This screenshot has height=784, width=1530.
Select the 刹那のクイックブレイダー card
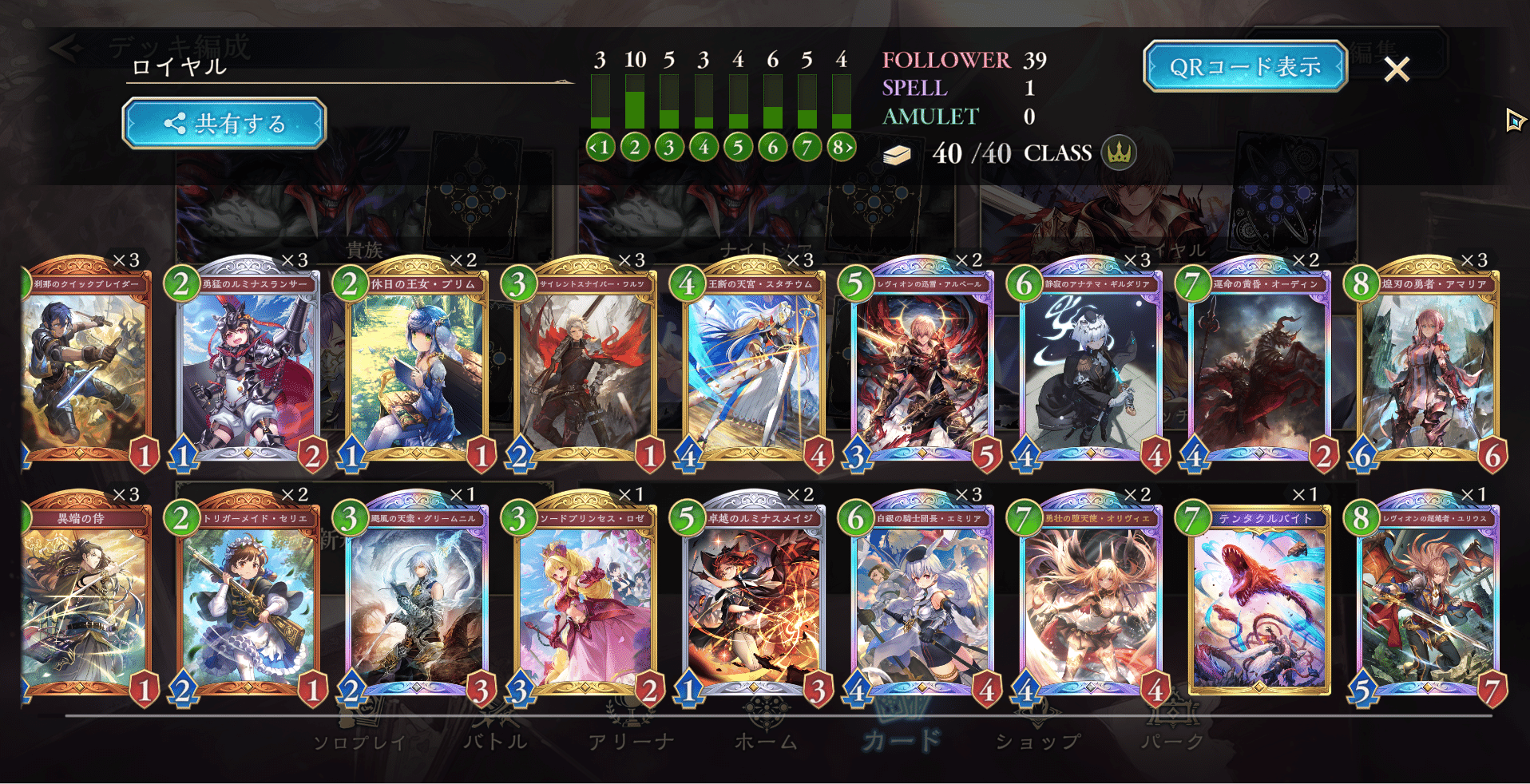[86, 367]
